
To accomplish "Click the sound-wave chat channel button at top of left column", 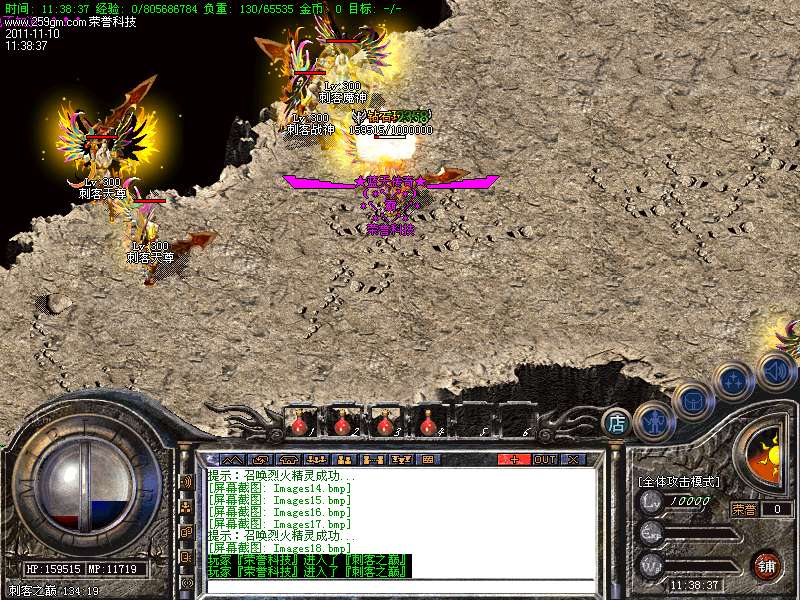I will coord(186,481).
